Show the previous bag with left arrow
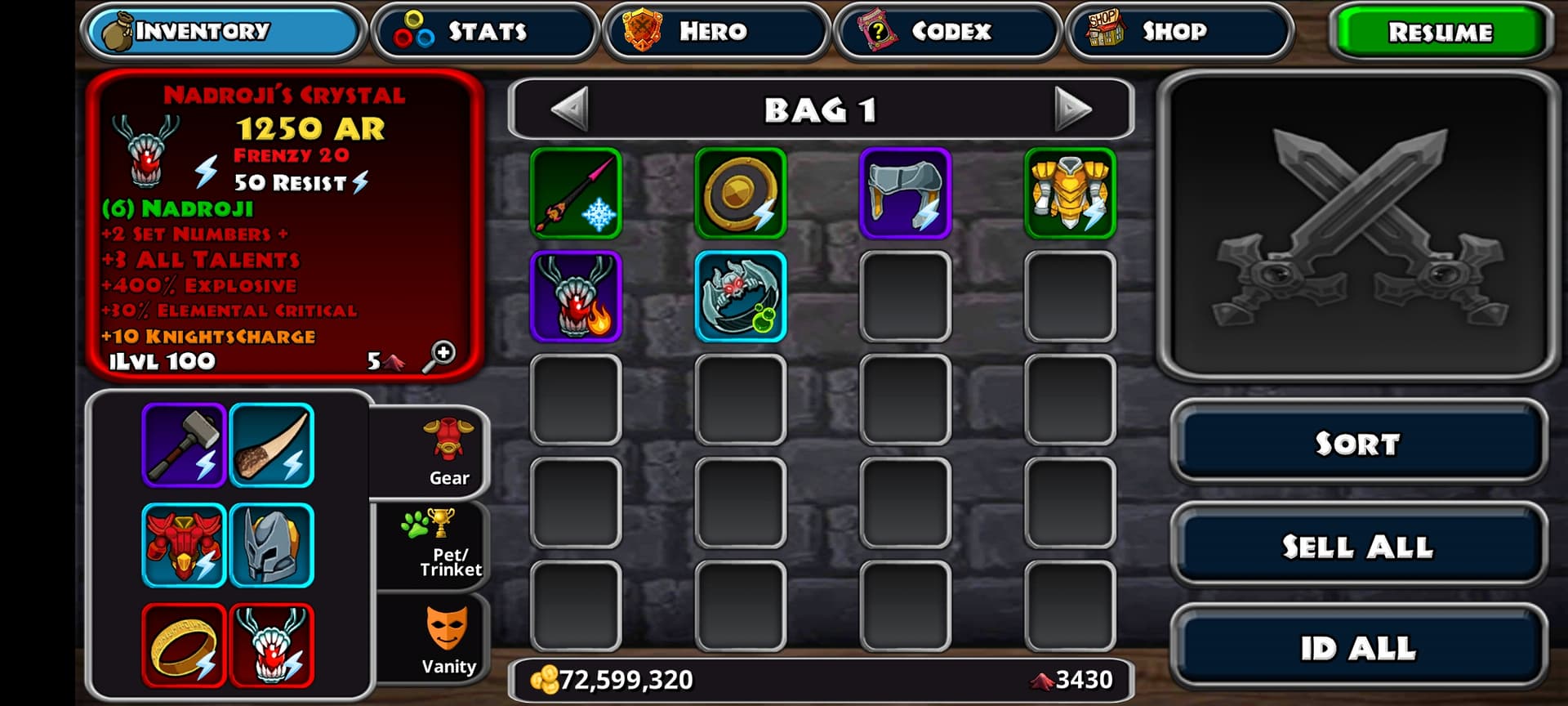The height and width of the screenshot is (706, 1568). (570, 109)
